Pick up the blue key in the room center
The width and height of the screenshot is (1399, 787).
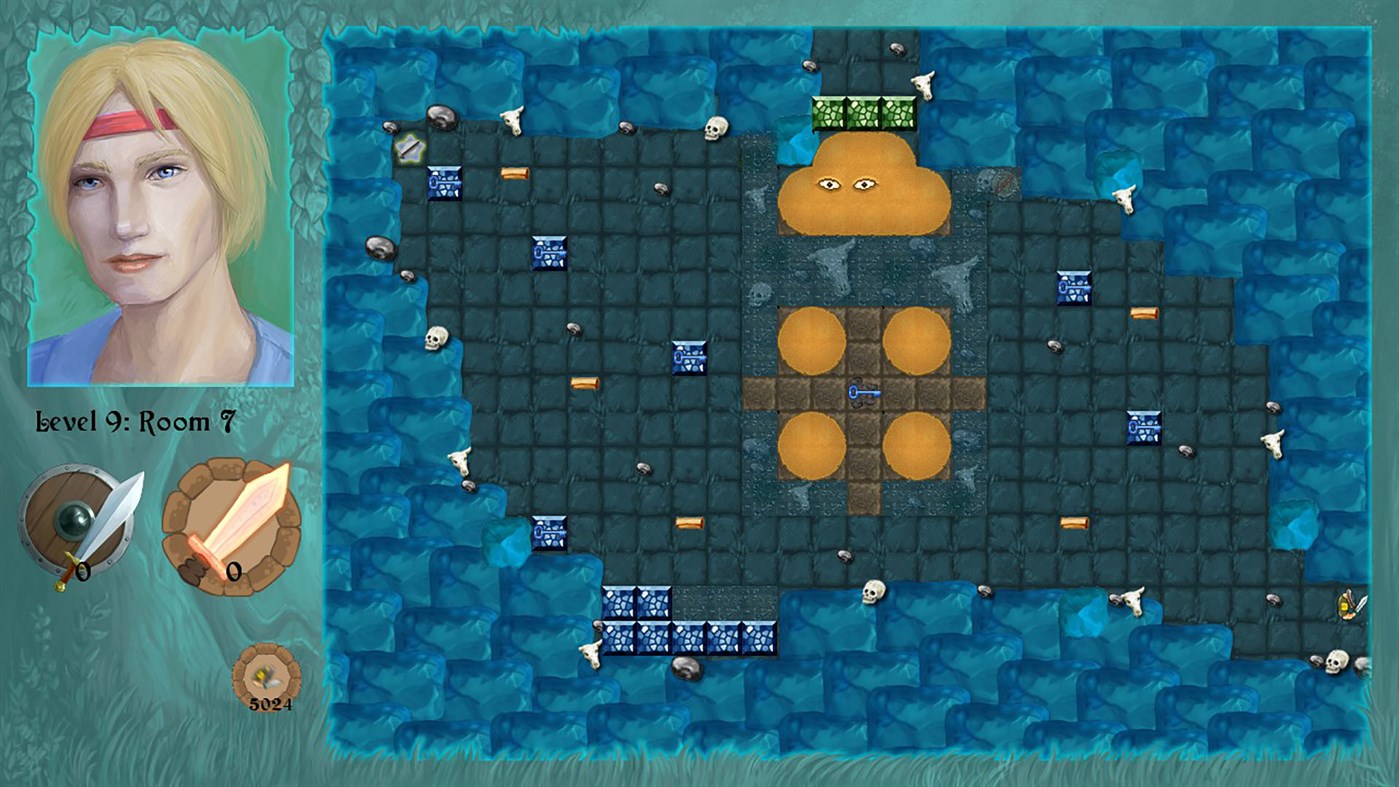tap(864, 394)
